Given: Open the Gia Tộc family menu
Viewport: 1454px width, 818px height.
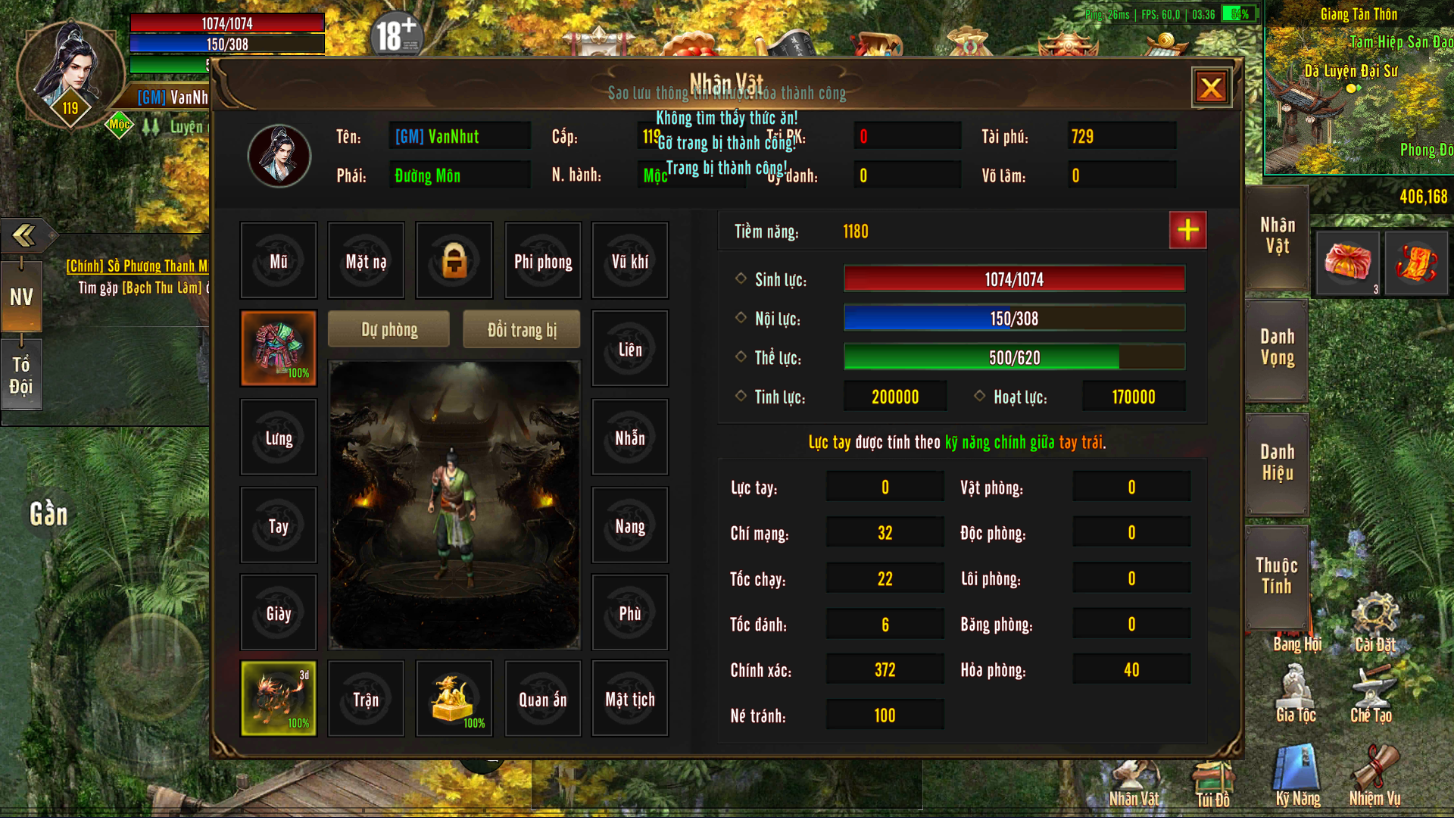Looking at the screenshot, I should pyautogui.click(x=1296, y=693).
